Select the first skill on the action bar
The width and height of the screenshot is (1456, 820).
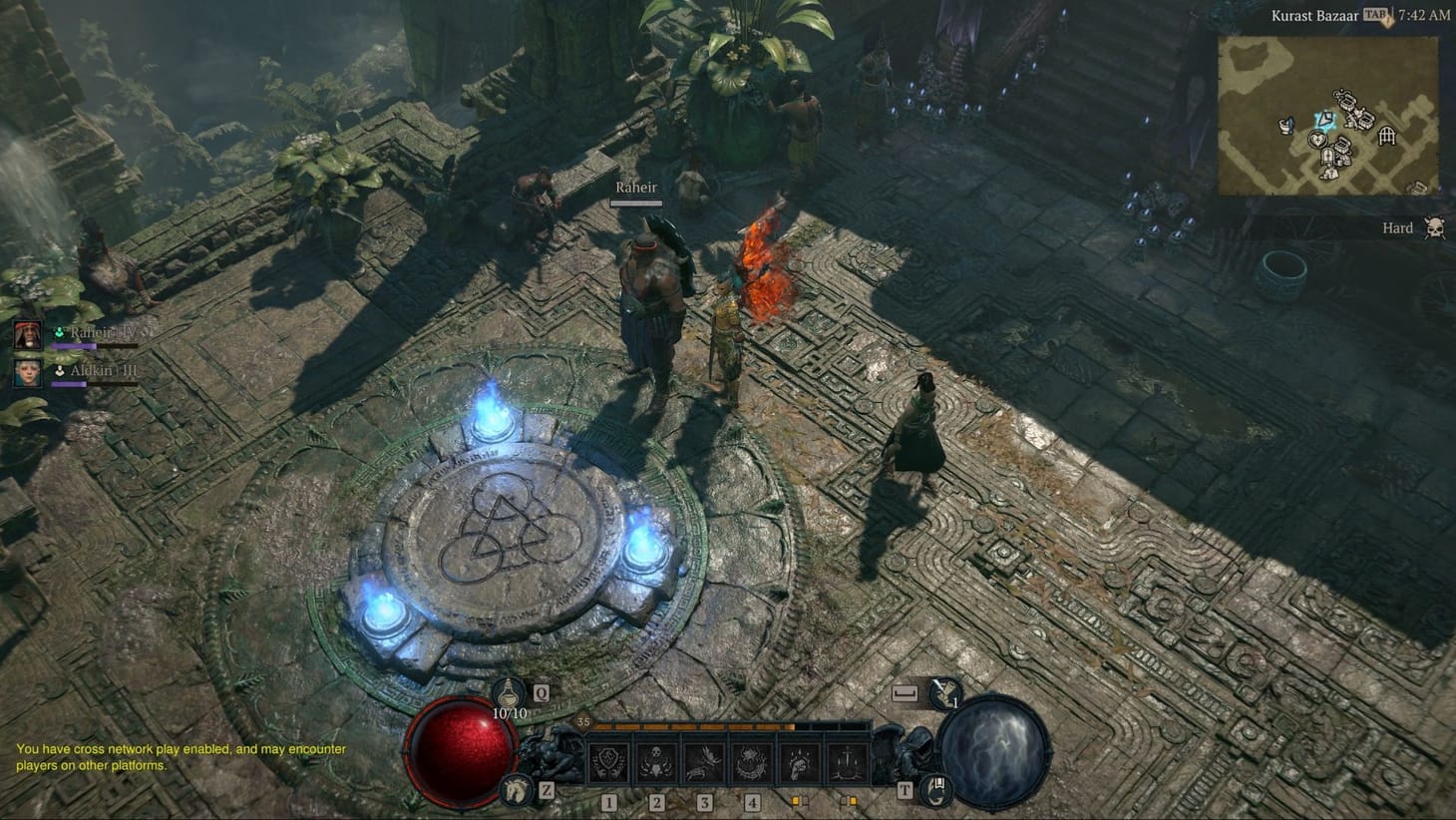click(x=608, y=760)
